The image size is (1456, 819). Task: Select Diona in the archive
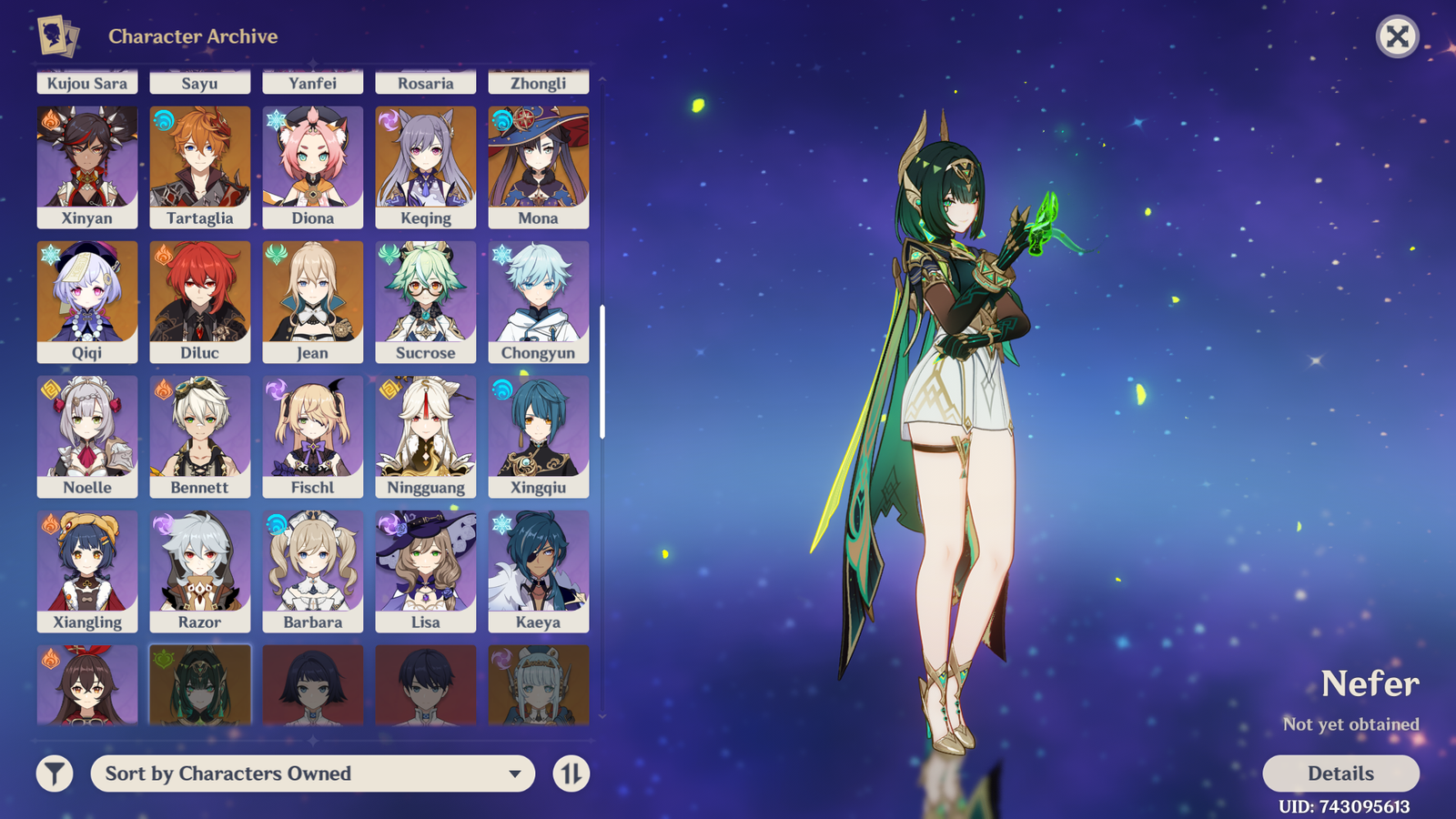coord(313,167)
